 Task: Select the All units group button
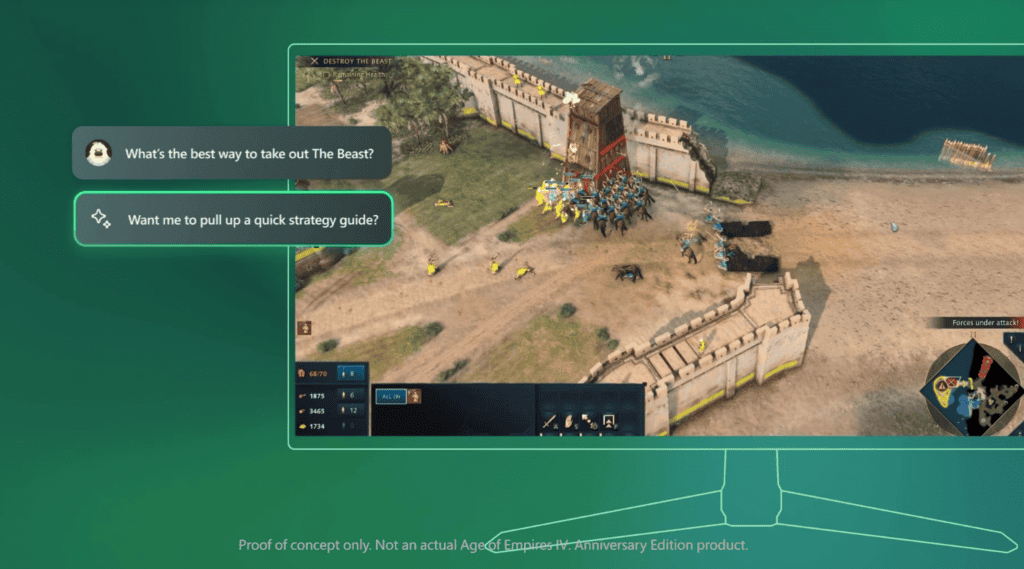(x=389, y=396)
